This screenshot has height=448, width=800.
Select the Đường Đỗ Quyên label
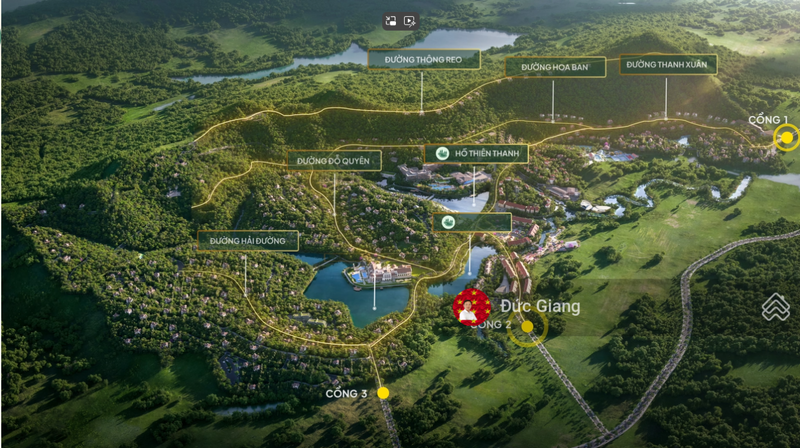pyautogui.click(x=334, y=160)
